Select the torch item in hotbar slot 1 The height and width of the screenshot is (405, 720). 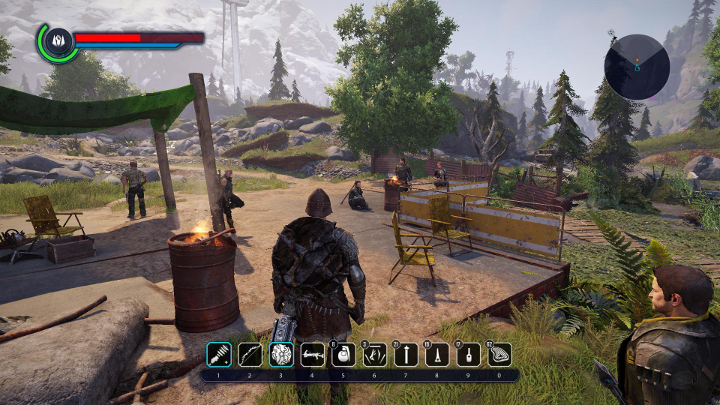[x=219, y=354]
